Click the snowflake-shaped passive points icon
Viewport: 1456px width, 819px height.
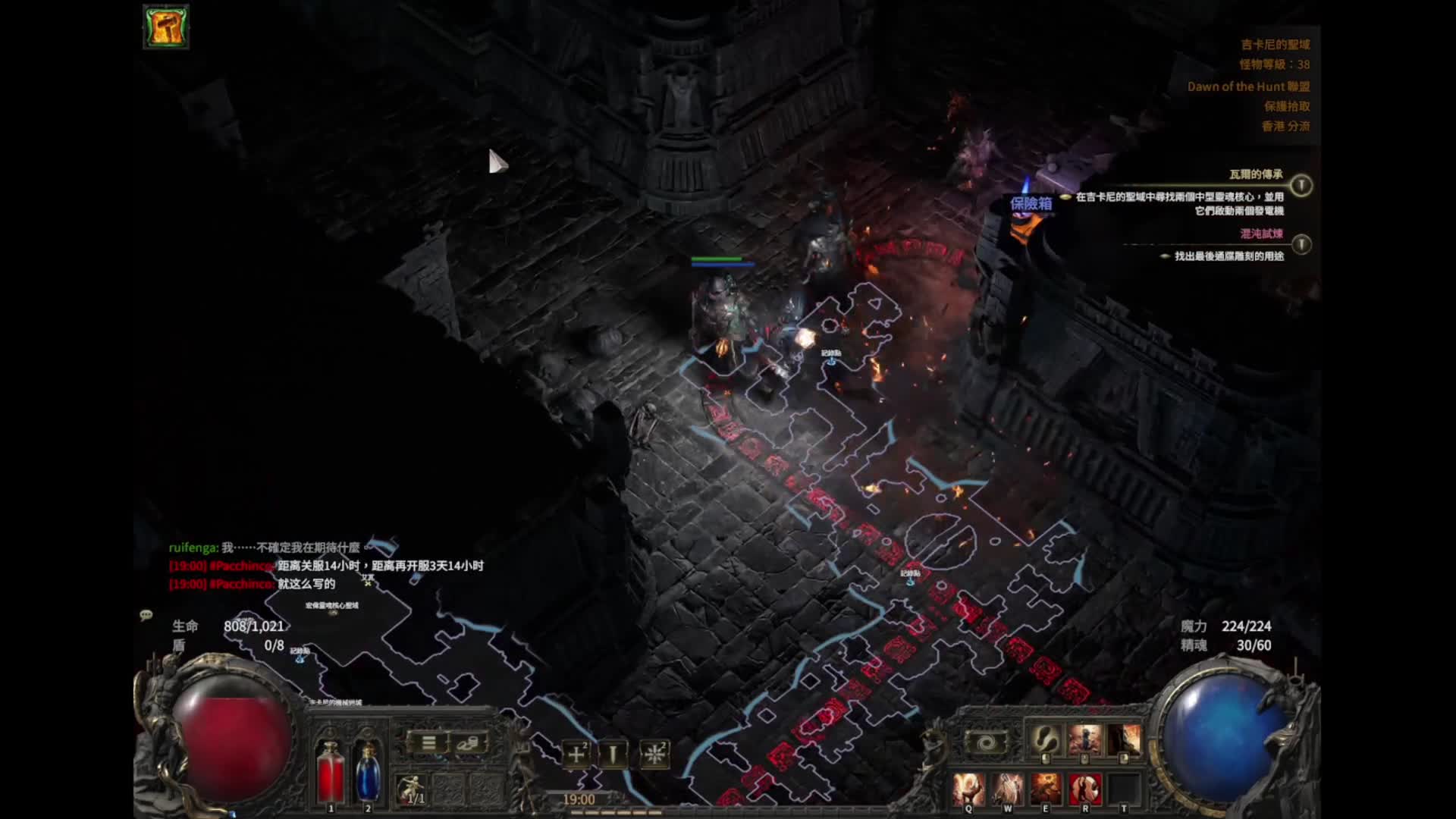(654, 754)
